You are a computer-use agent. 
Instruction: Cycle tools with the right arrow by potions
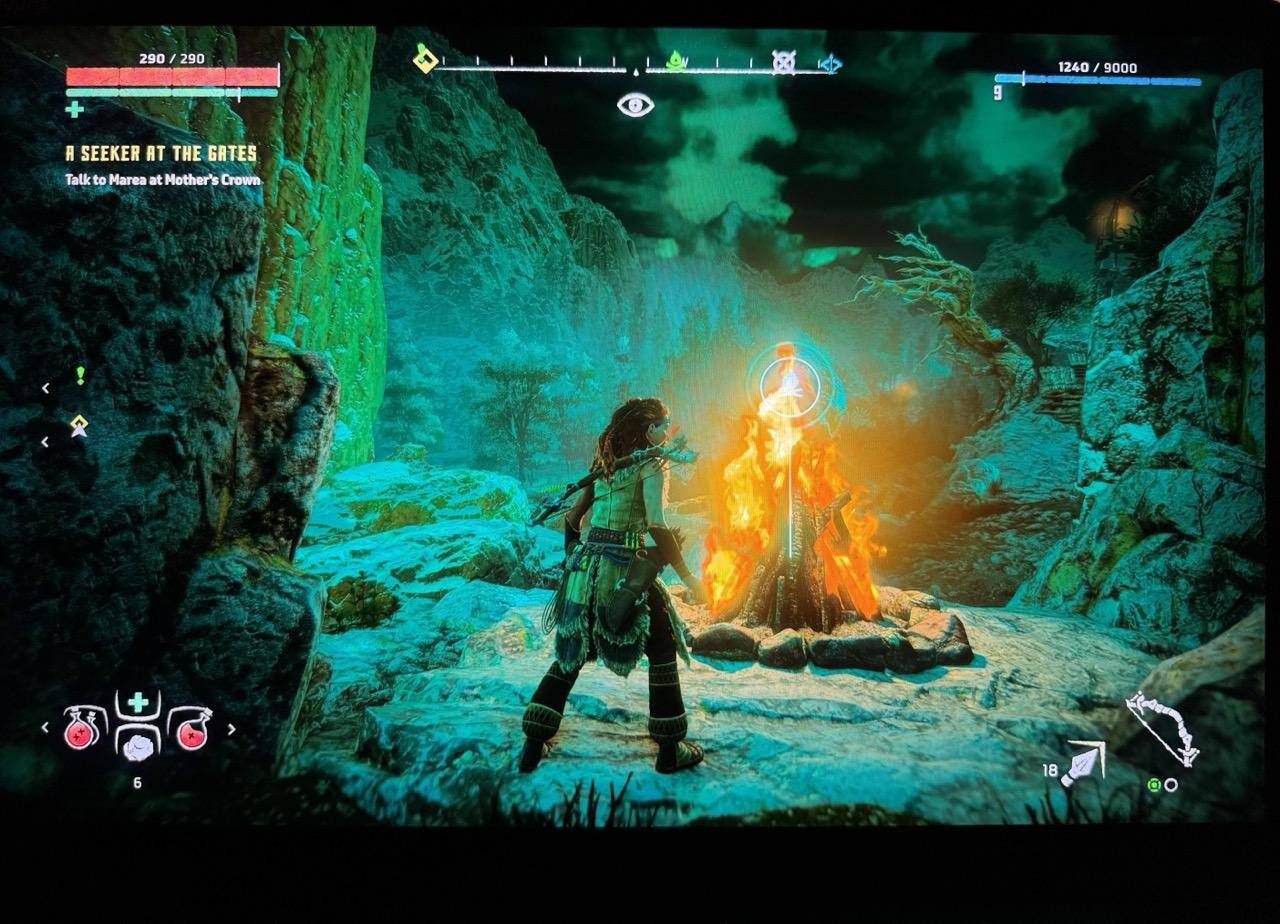pos(231,729)
